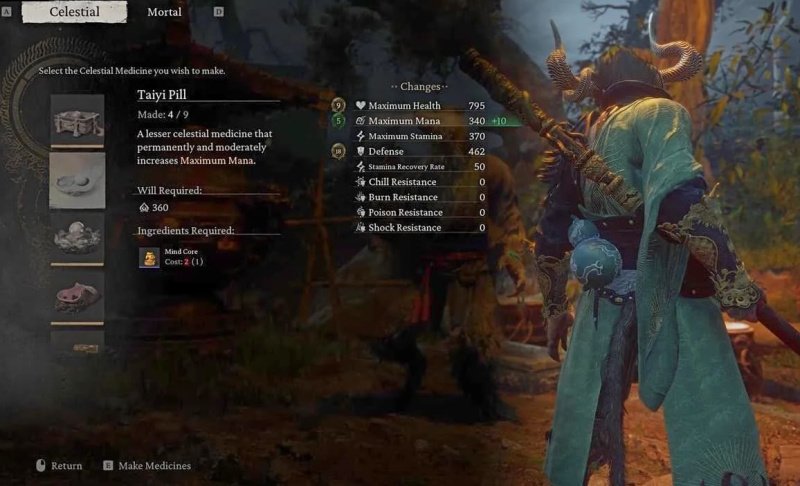The height and width of the screenshot is (486, 800).
Task: Pick the medicine piled on a leaf dish
Action: [x=77, y=239]
